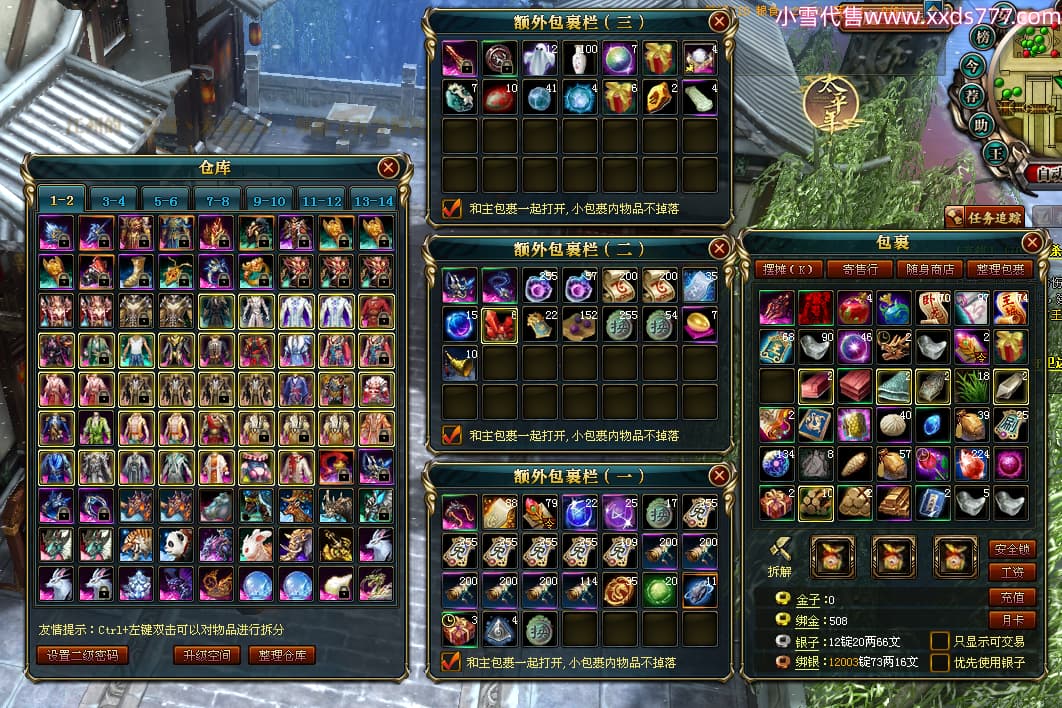Open warehouse tab 13-14
Image resolution: width=1062 pixels, height=708 pixels.
click(x=374, y=200)
